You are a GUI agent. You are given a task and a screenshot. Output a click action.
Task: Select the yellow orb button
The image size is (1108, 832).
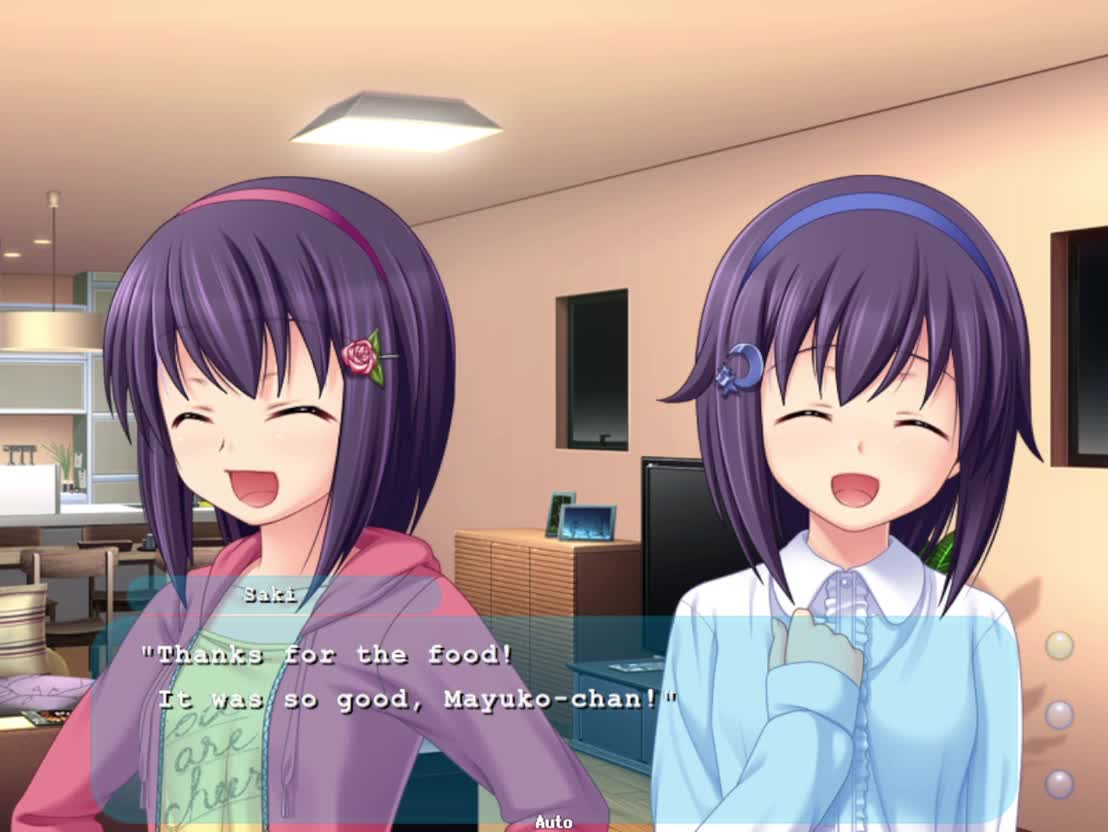1059,645
